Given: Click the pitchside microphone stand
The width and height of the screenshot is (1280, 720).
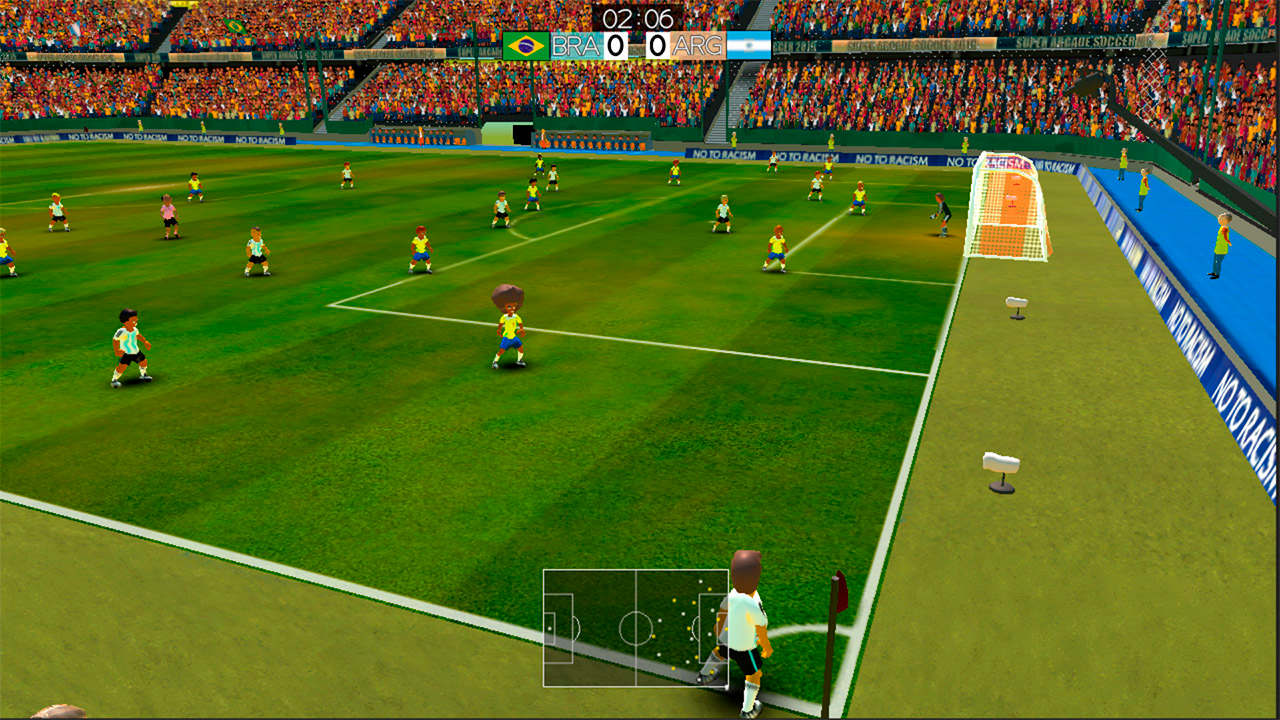Looking at the screenshot, I should point(1000,465).
